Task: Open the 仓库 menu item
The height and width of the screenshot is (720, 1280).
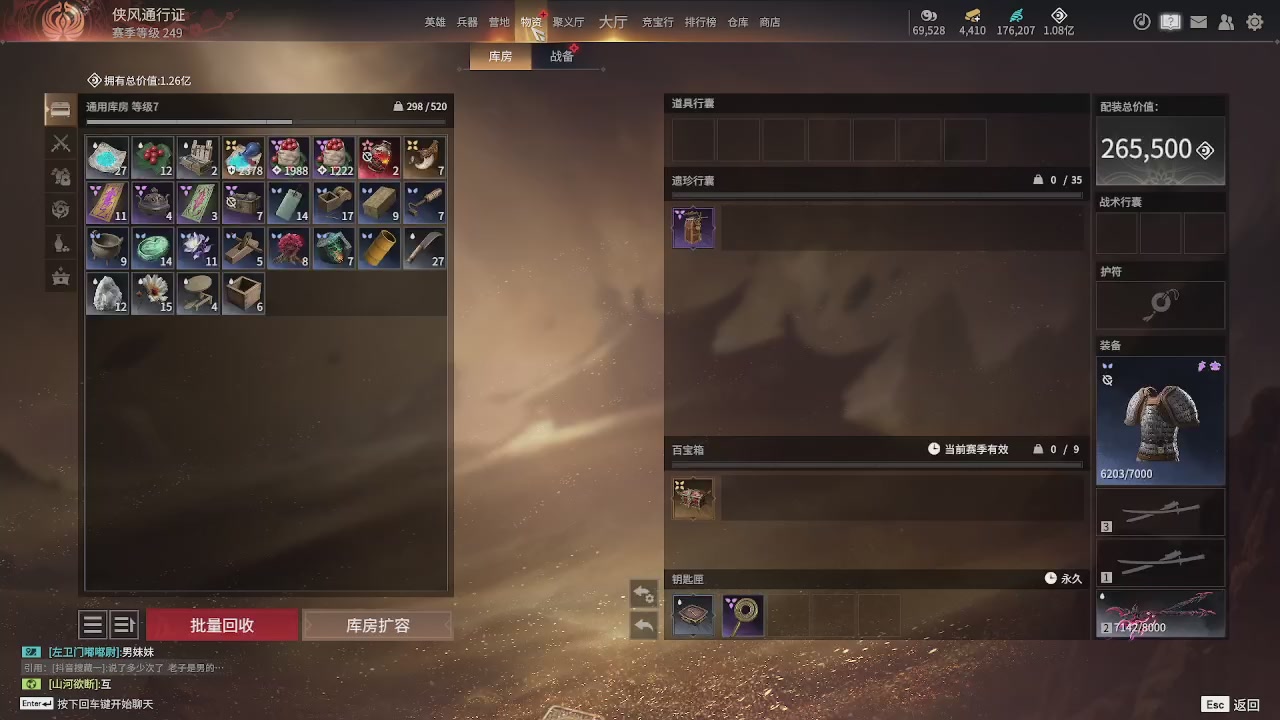Action: pos(737,21)
